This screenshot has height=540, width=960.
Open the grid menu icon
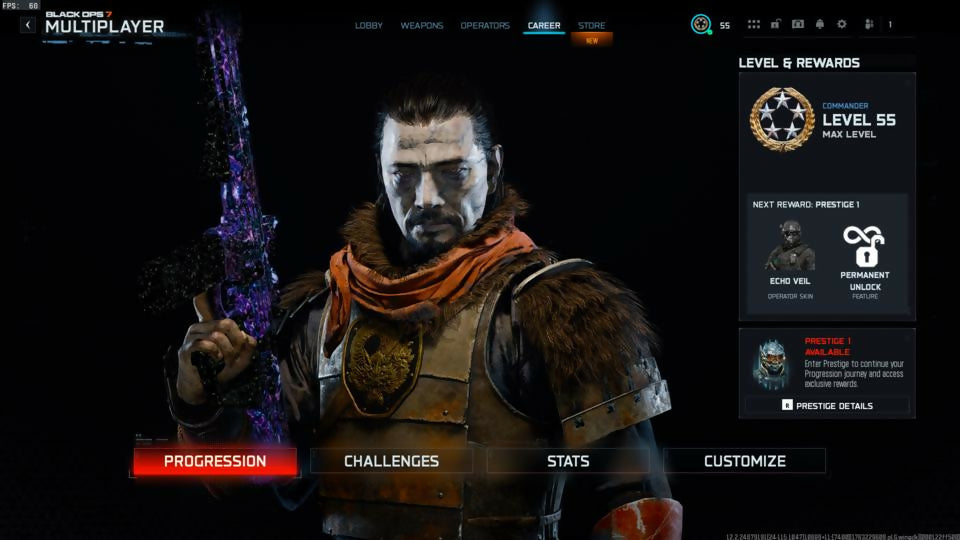tap(754, 25)
